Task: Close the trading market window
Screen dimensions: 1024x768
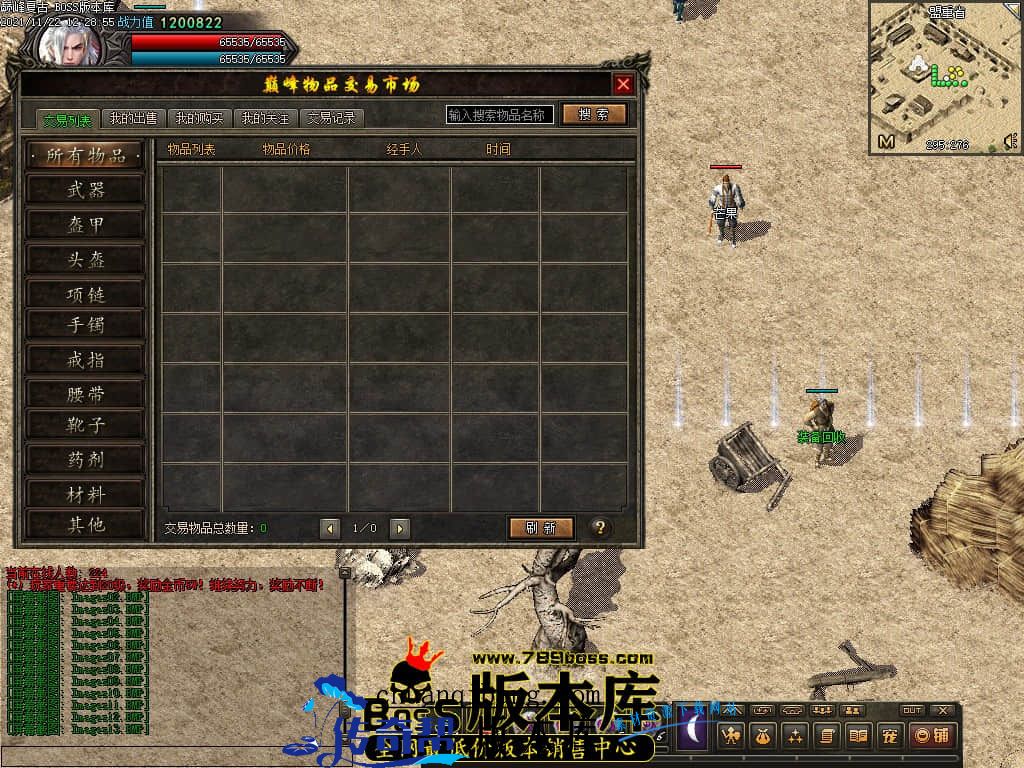Action: [x=623, y=85]
